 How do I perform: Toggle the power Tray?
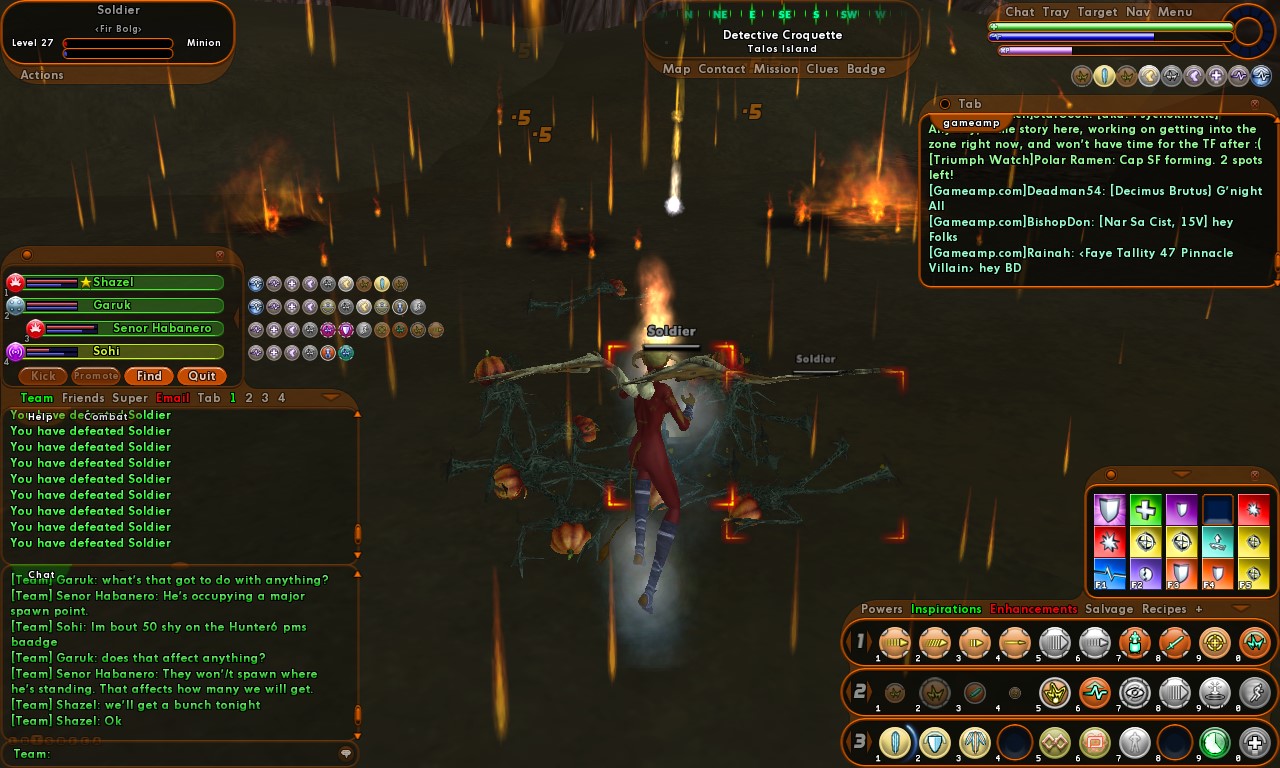click(x=1056, y=12)
